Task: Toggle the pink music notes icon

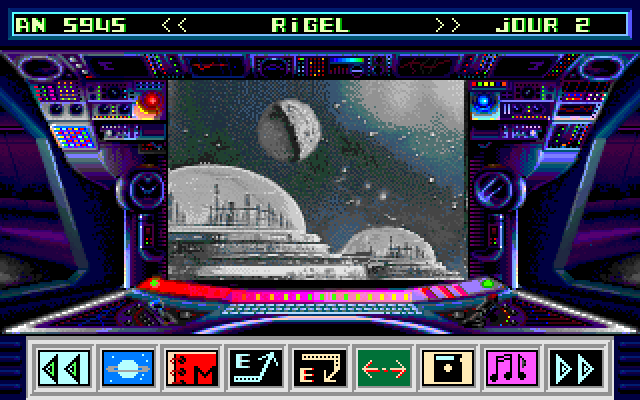Action: point(512,368)
